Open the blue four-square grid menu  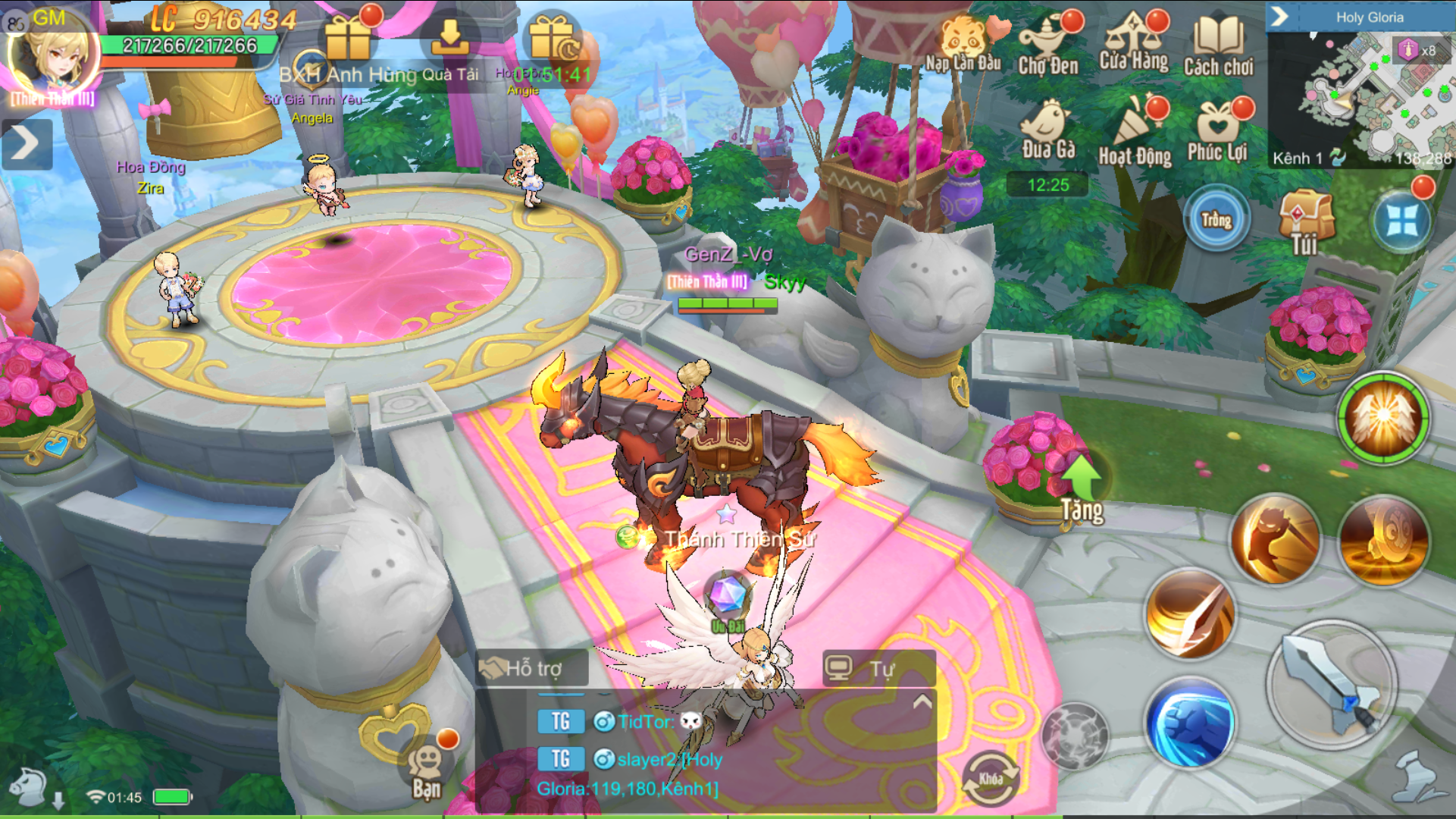pos(1401,221)
